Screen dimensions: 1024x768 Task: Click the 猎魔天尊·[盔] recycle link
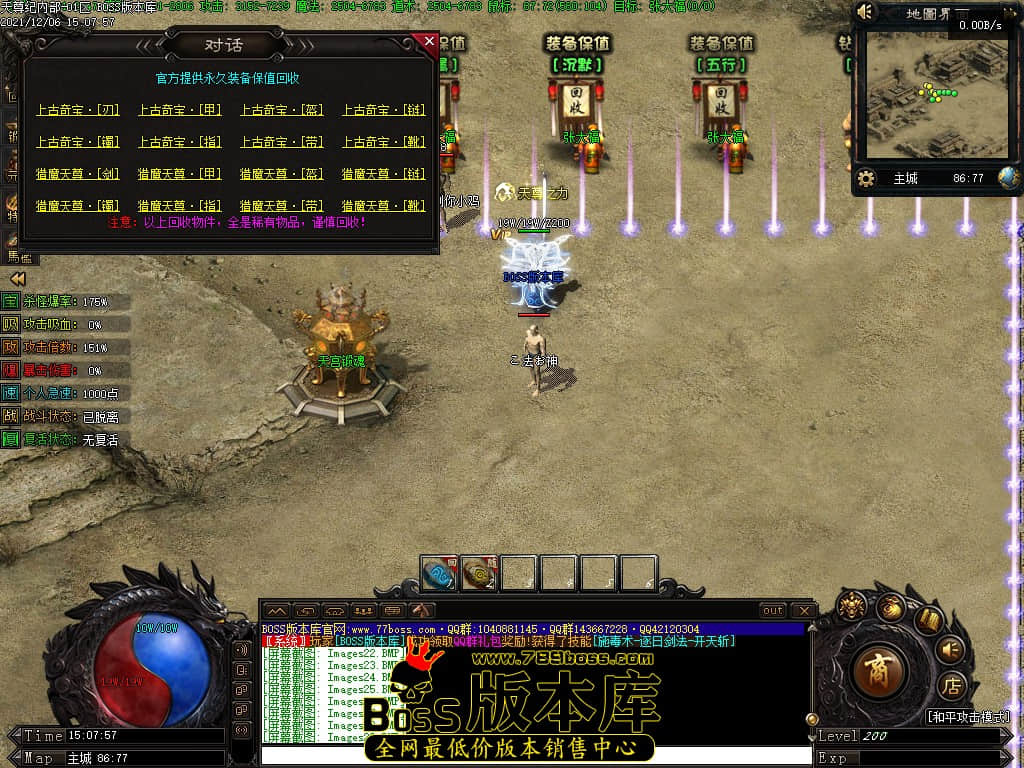point(282,174)
